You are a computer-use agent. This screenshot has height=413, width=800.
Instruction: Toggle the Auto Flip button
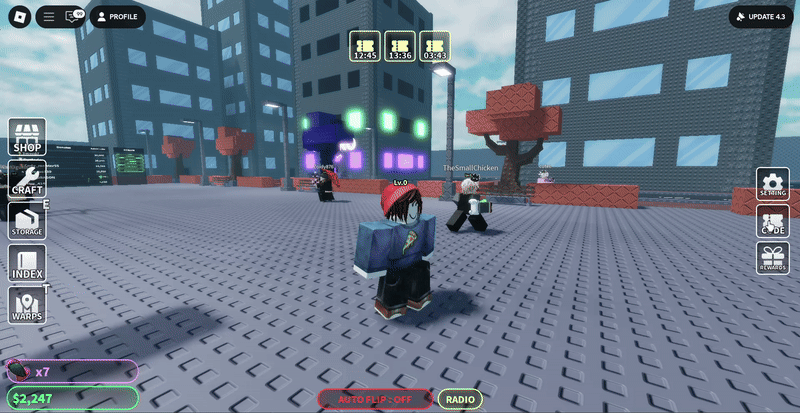pyautogui.click(x=374, y=399)
